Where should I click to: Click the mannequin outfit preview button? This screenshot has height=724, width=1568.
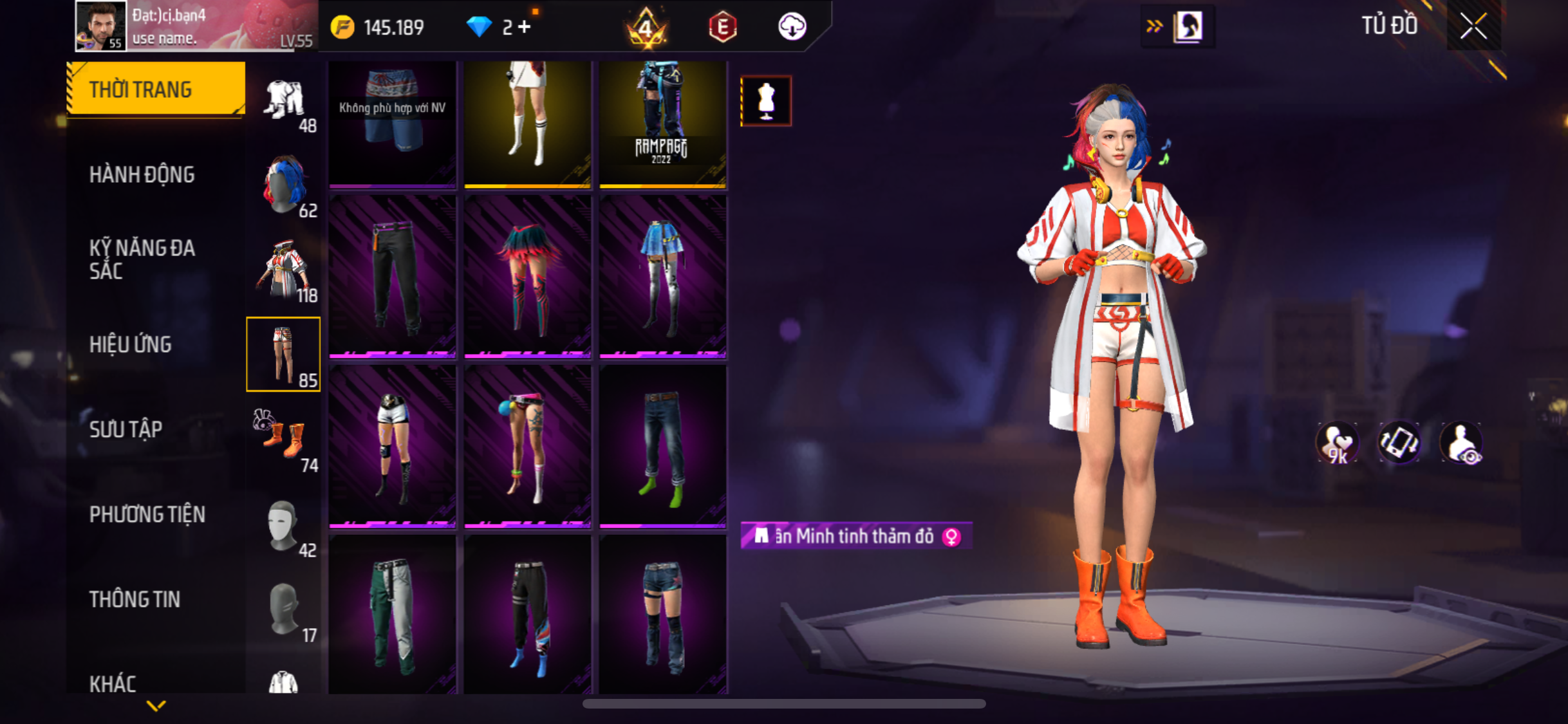point(765,101)
